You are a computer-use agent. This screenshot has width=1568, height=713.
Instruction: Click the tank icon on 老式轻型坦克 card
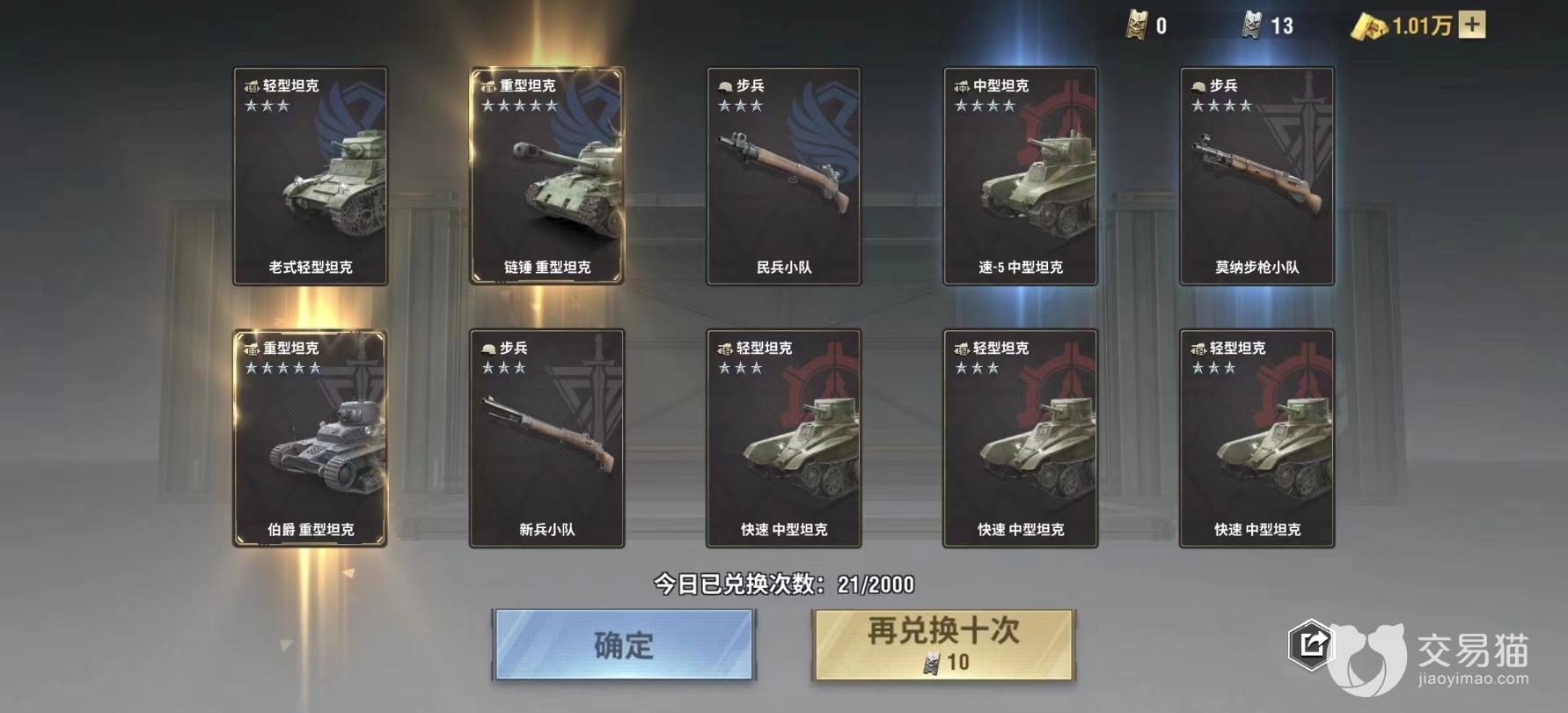pos(251,86)
